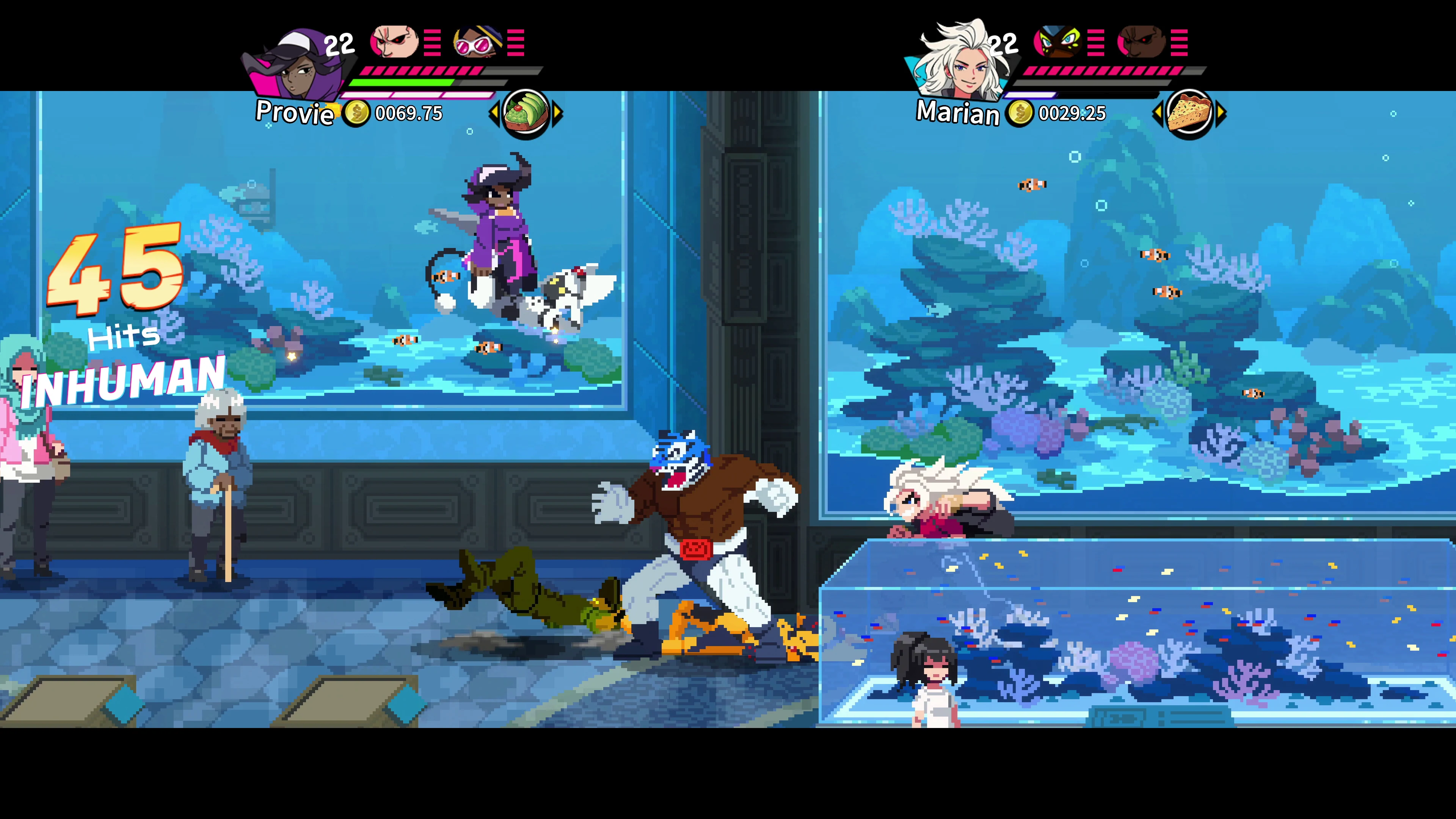The height and width of the screenshot is (819, 1456).
Task: Click the coin icon next to Marian's money count
Action: click(x=1020, y=113)
